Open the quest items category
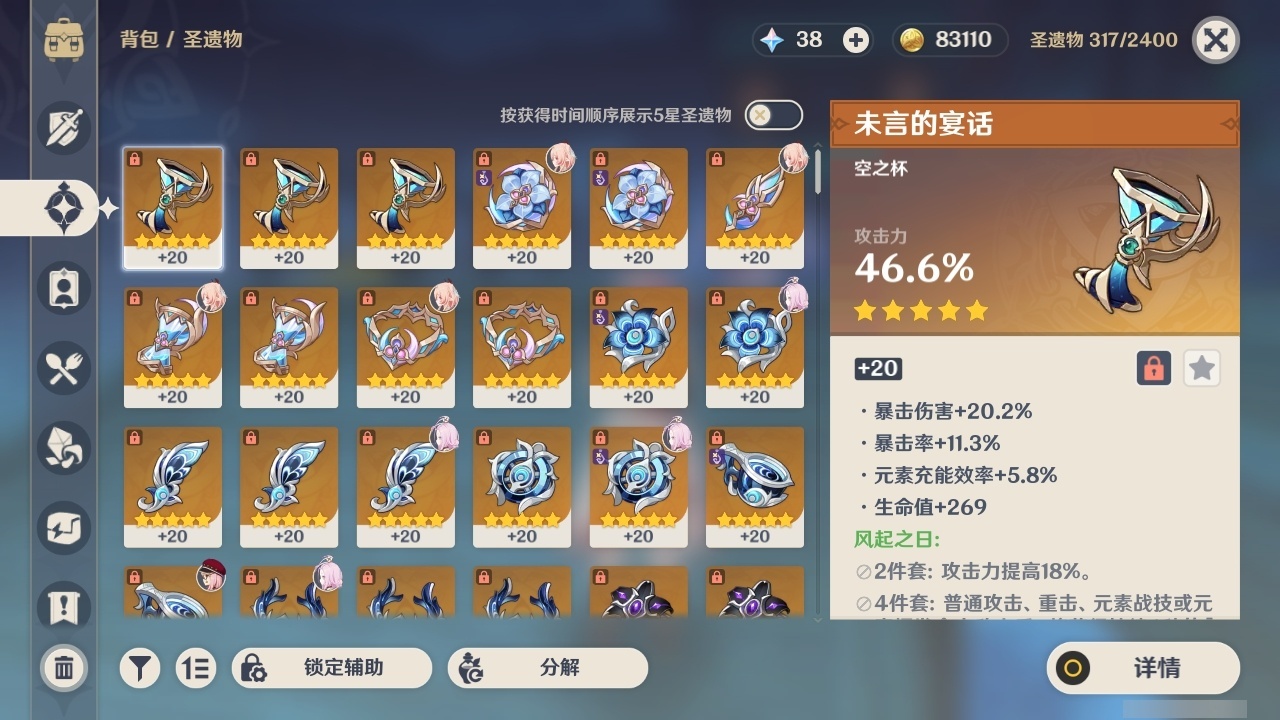This screenshot has height=720, width=1280. (x=64, y=601)
